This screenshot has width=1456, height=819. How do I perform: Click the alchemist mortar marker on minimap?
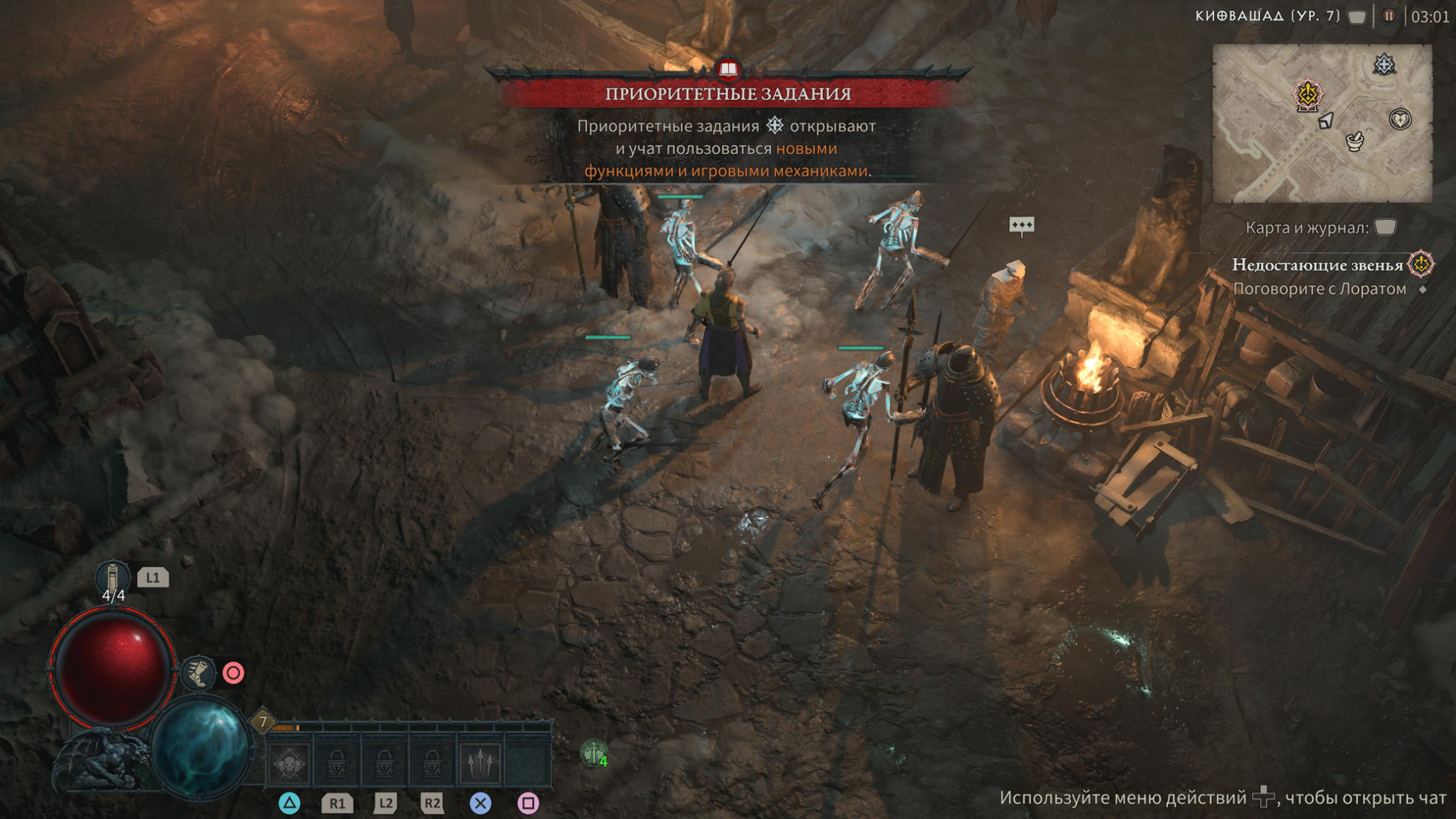1355,141
